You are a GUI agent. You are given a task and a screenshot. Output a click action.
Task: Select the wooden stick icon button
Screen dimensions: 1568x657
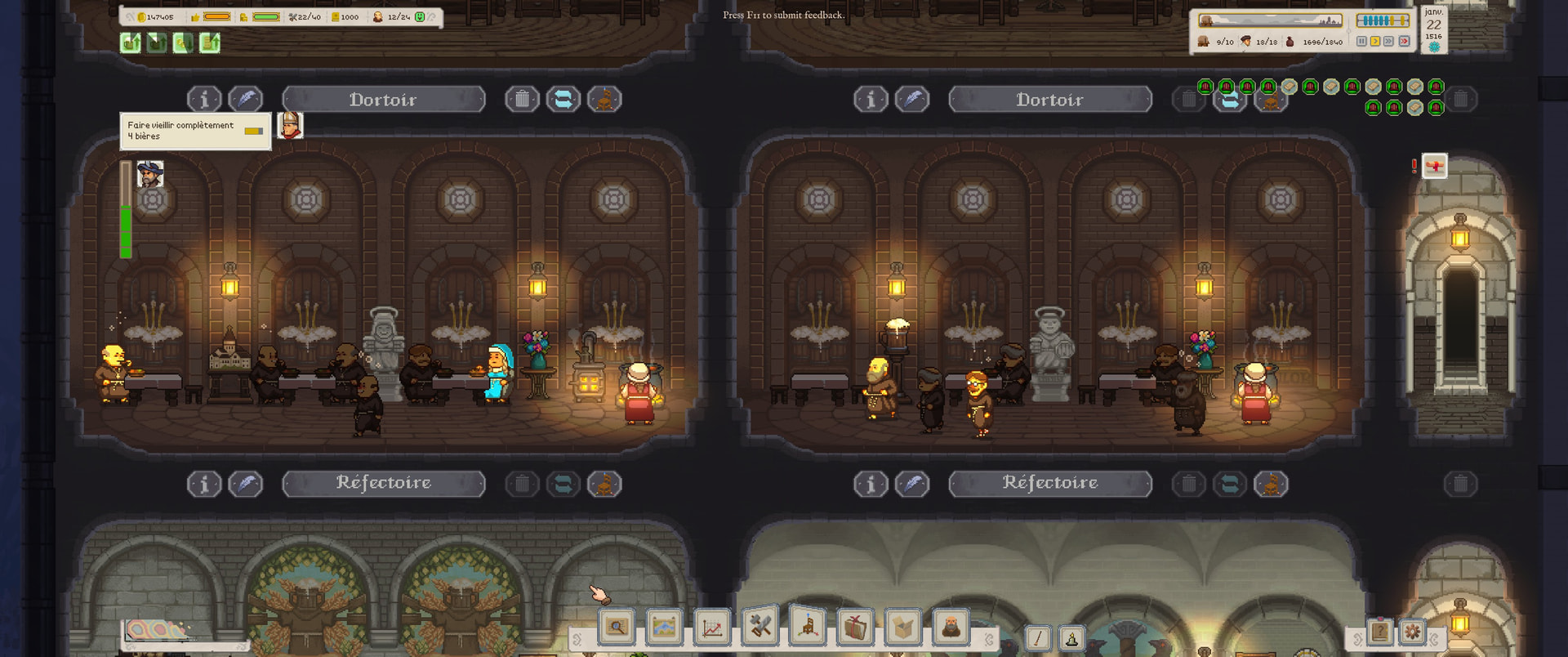click(1038, 638)
